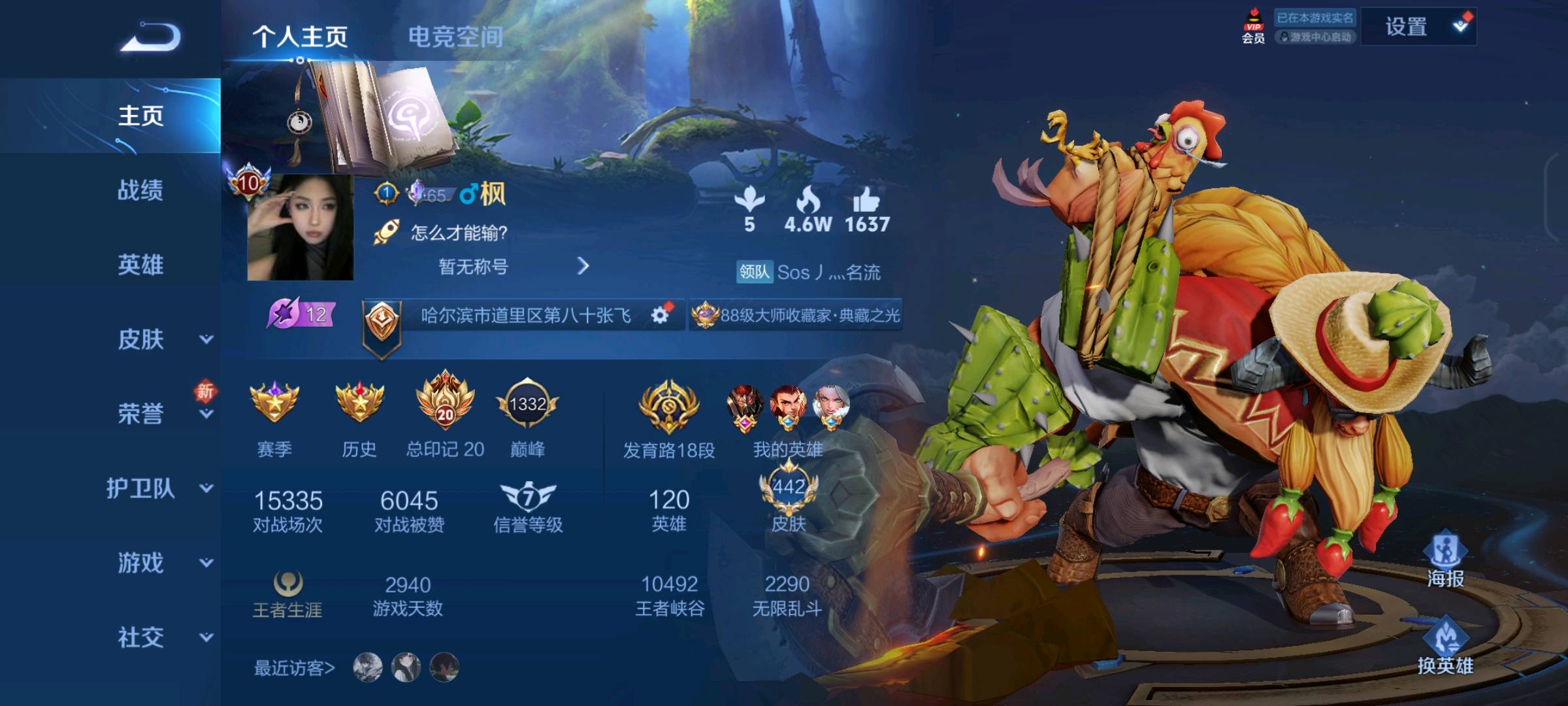Click the VIP 会员 icon
The height and width of the screenshot is (706, 1568).
(x=1253, y=27)
